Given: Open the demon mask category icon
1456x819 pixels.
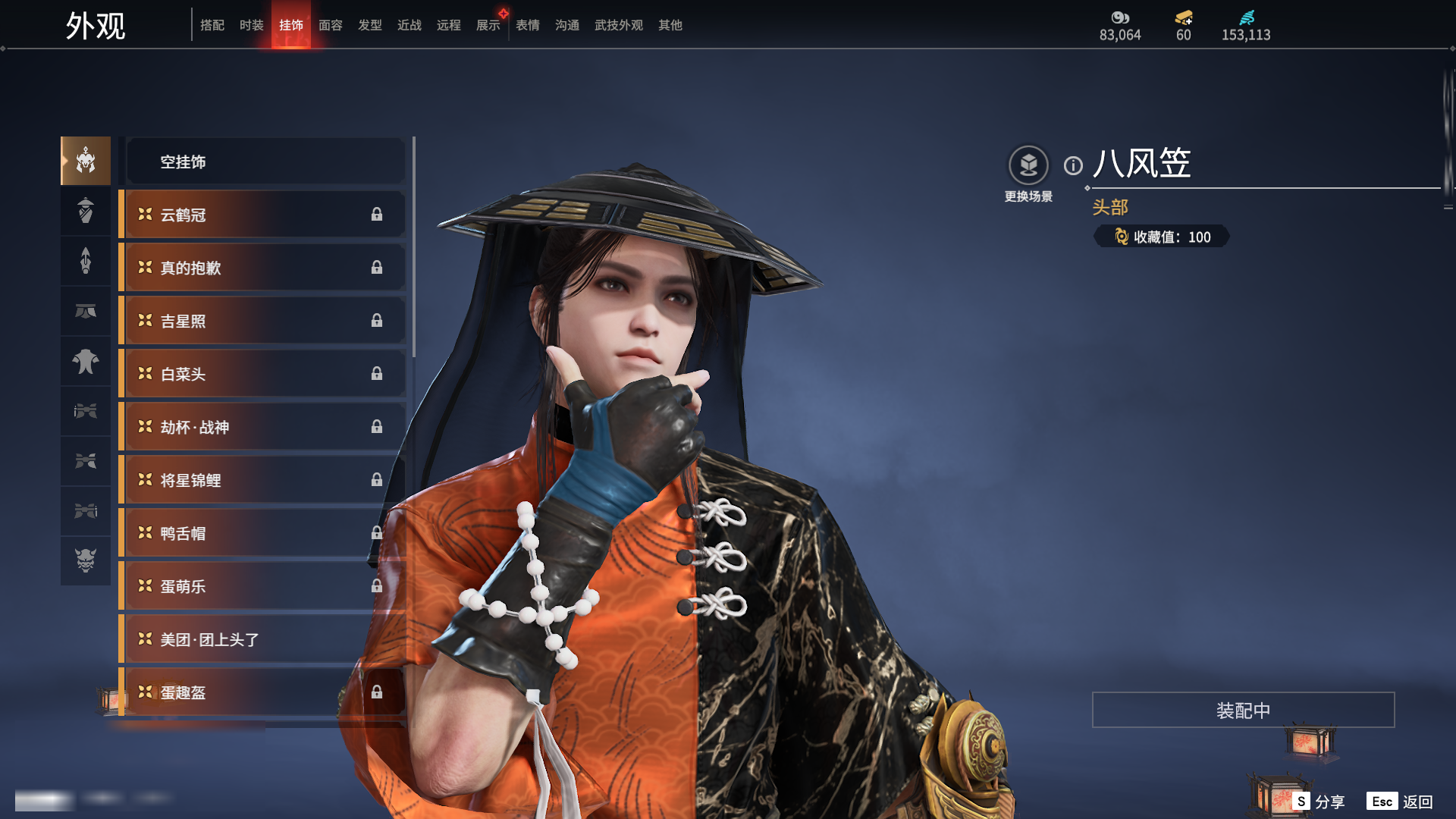Looking at the screenshot, I should tap(86, 560).
